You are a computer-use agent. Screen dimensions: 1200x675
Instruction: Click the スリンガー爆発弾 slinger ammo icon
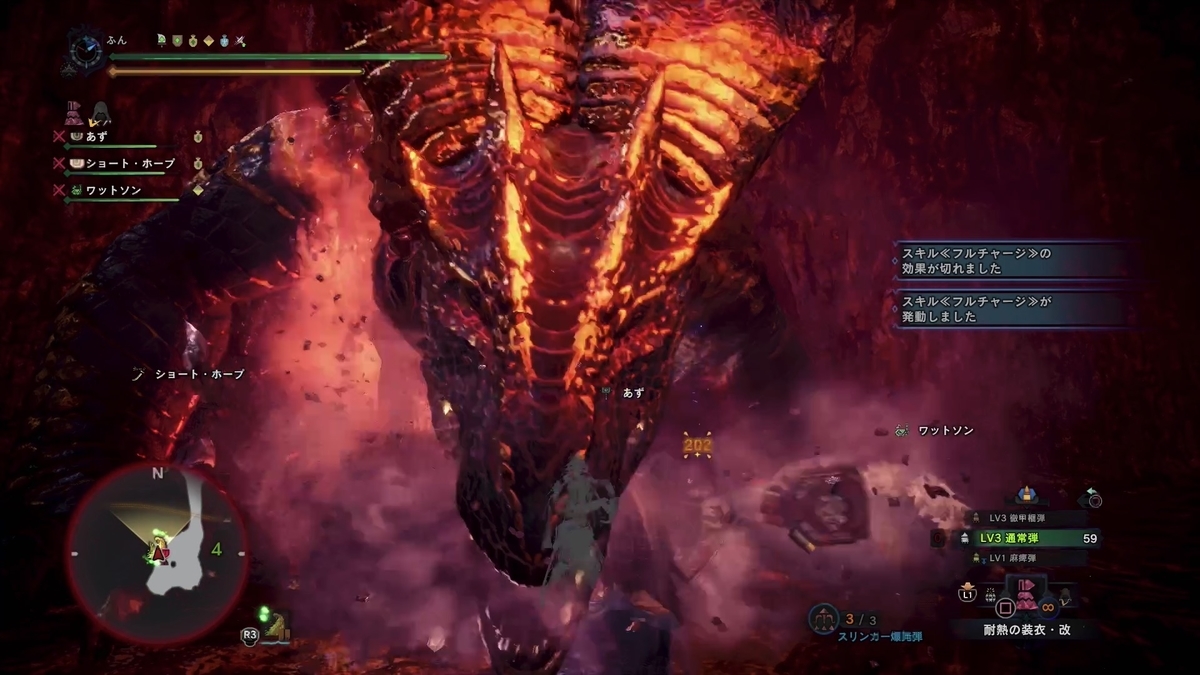(823, 620)
